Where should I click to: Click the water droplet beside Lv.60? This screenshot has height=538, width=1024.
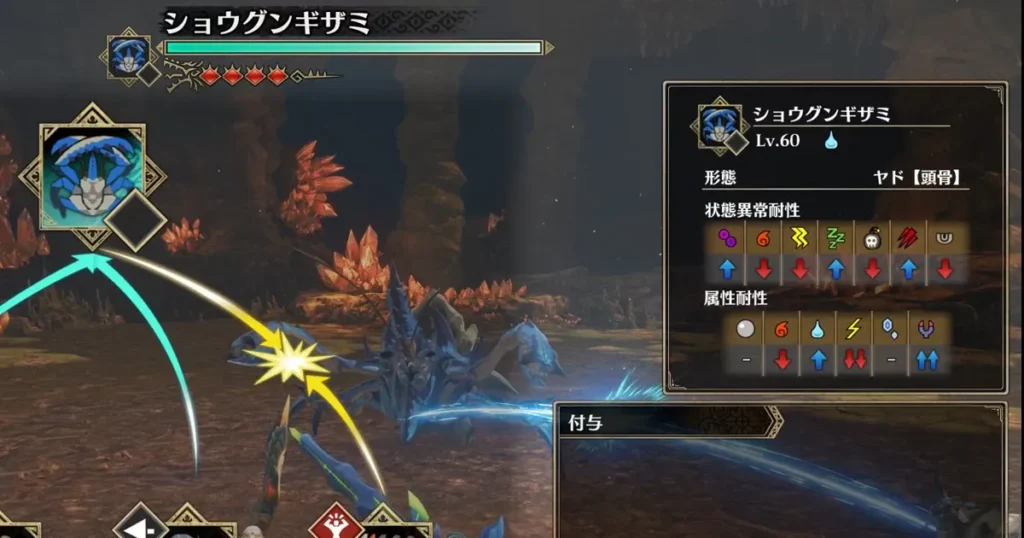tap(830, 141)
